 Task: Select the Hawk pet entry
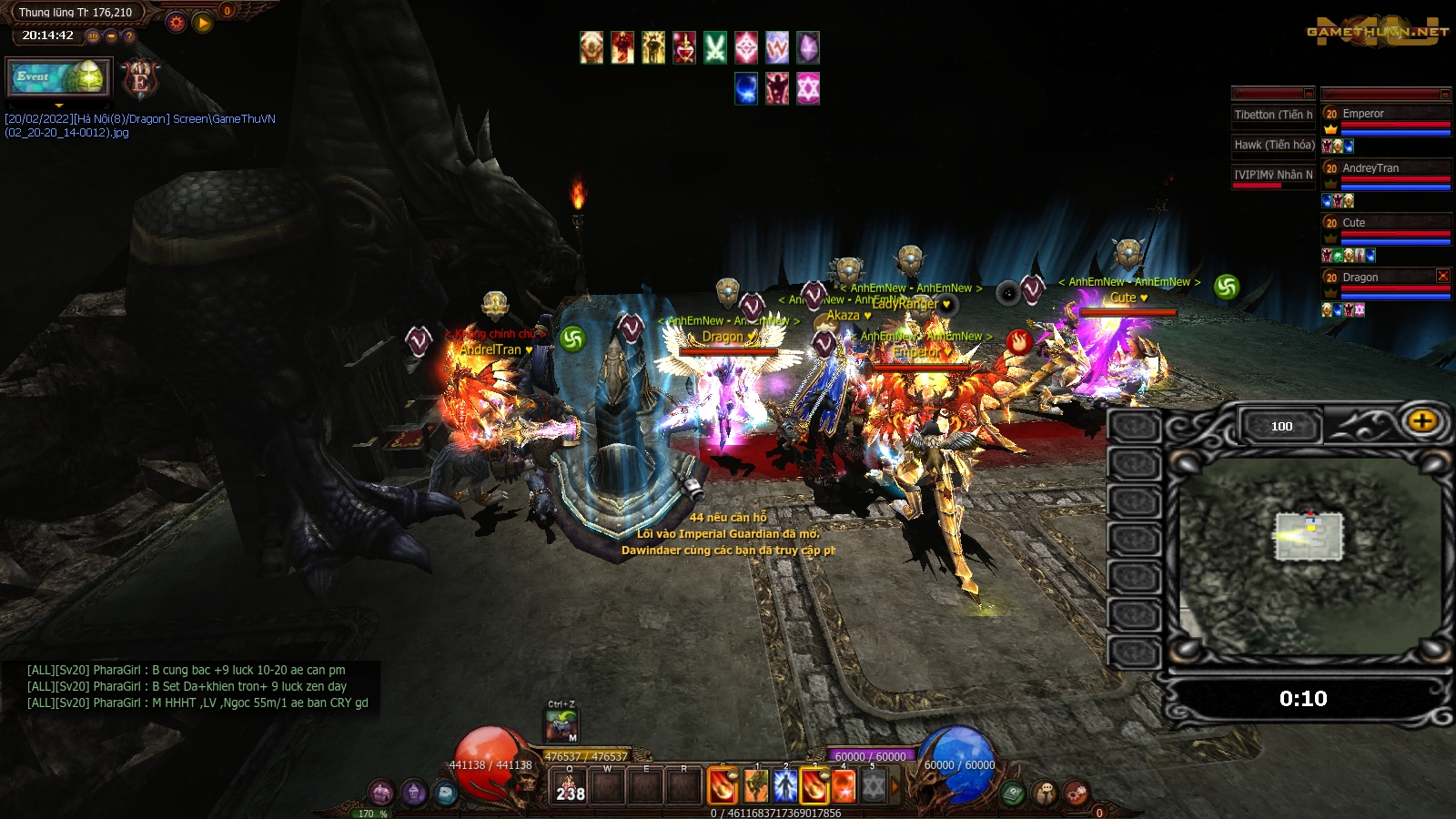(1272, 146)
